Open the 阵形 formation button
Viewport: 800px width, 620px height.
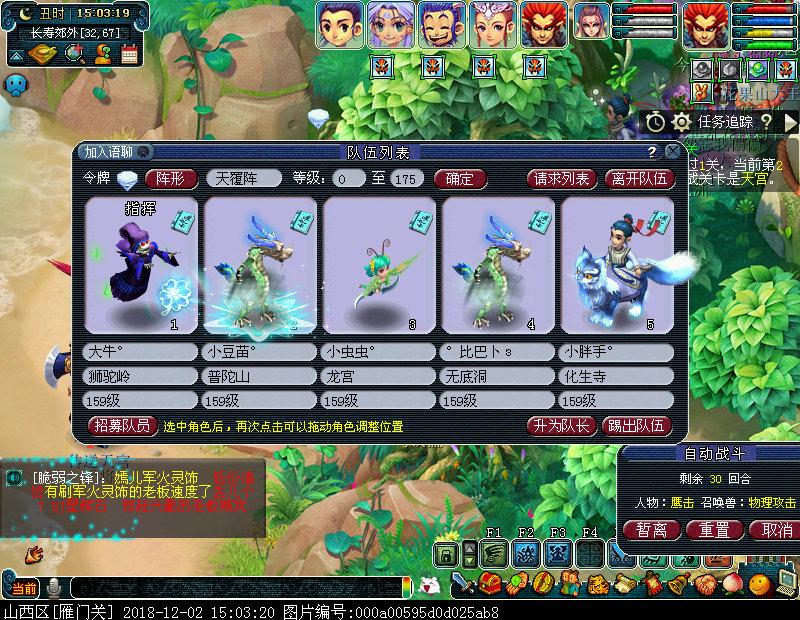tap(171, 179)
